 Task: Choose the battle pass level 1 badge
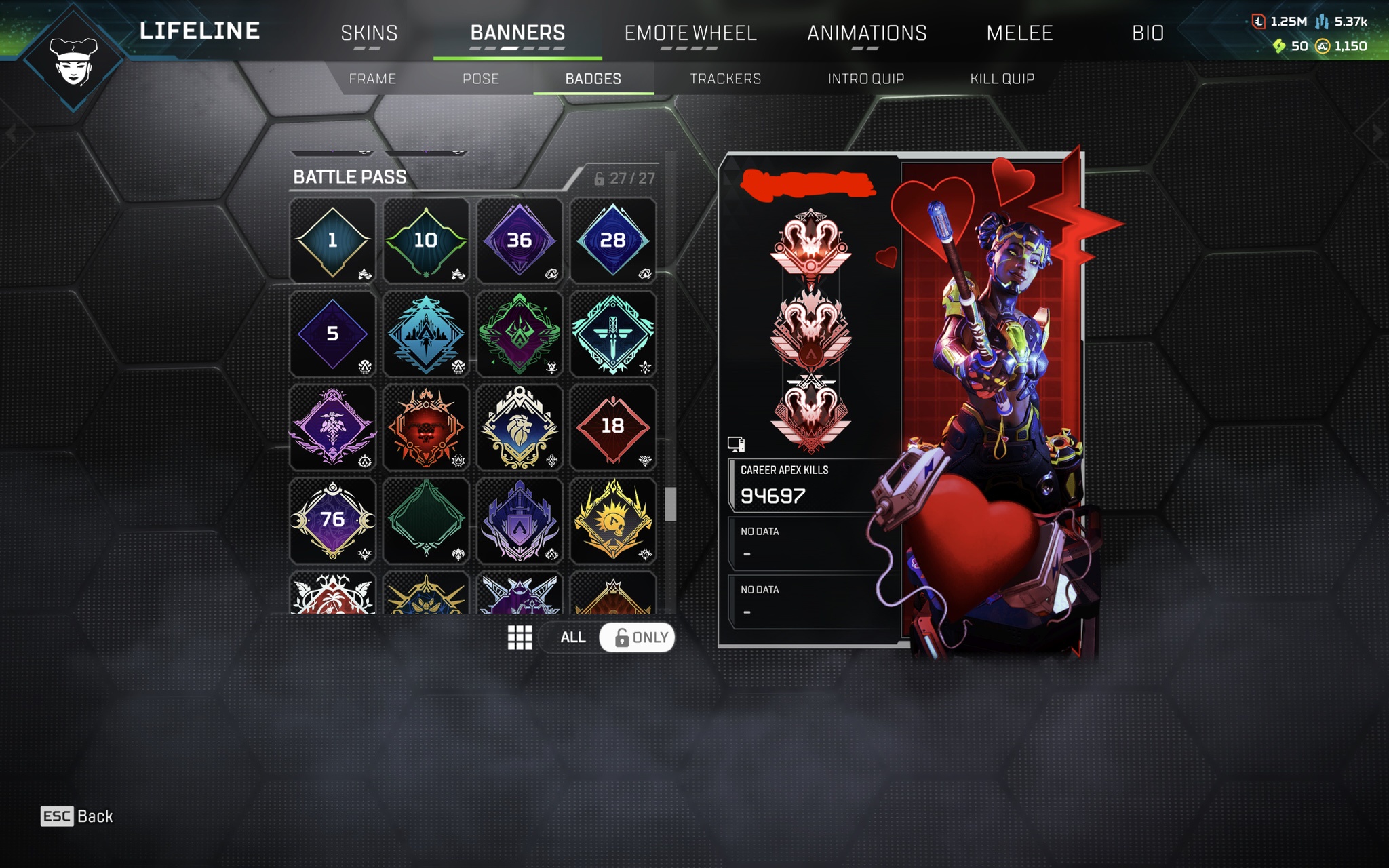[332, 240]
